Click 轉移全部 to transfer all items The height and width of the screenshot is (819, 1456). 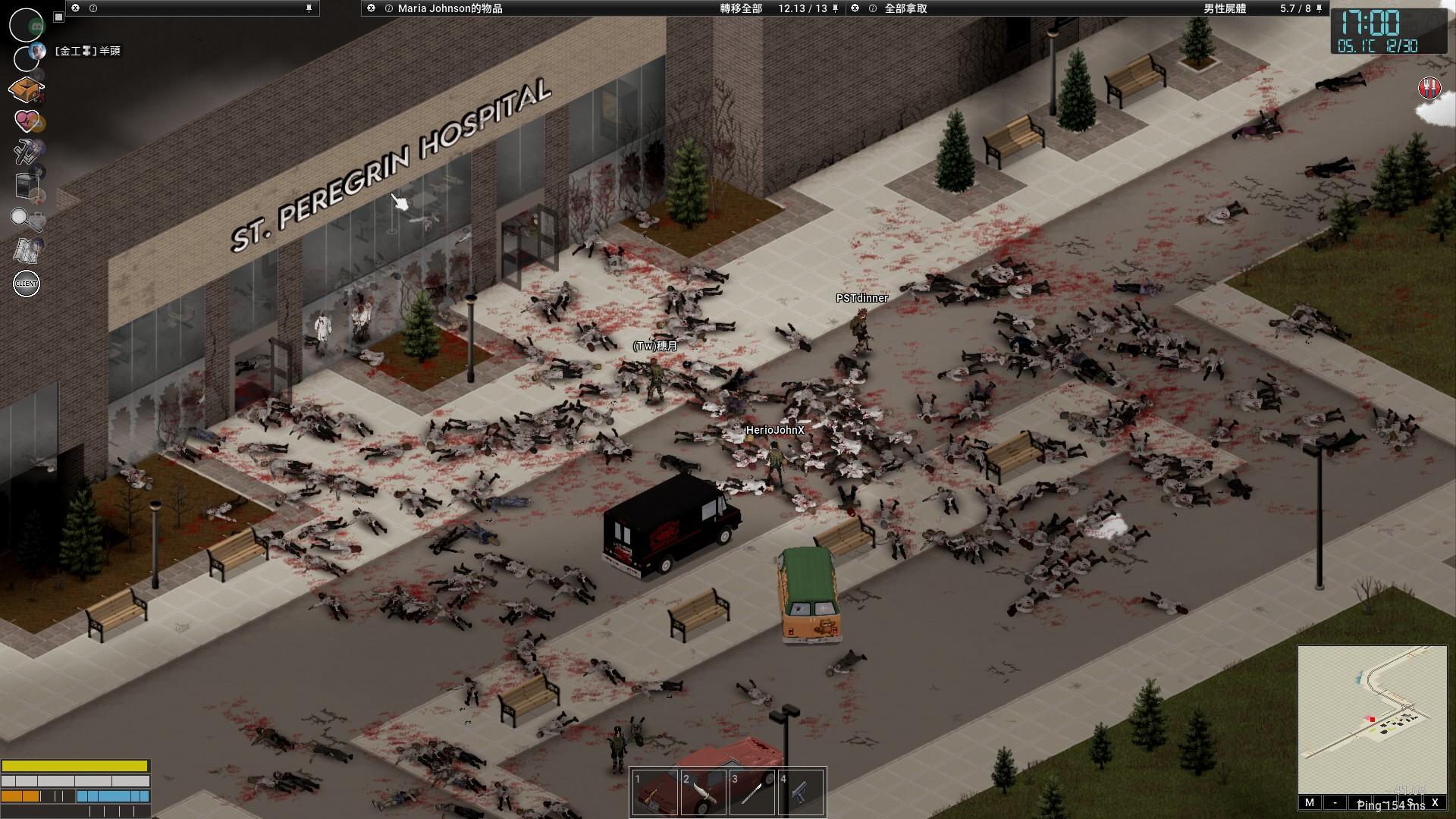(x=740, y=8)
